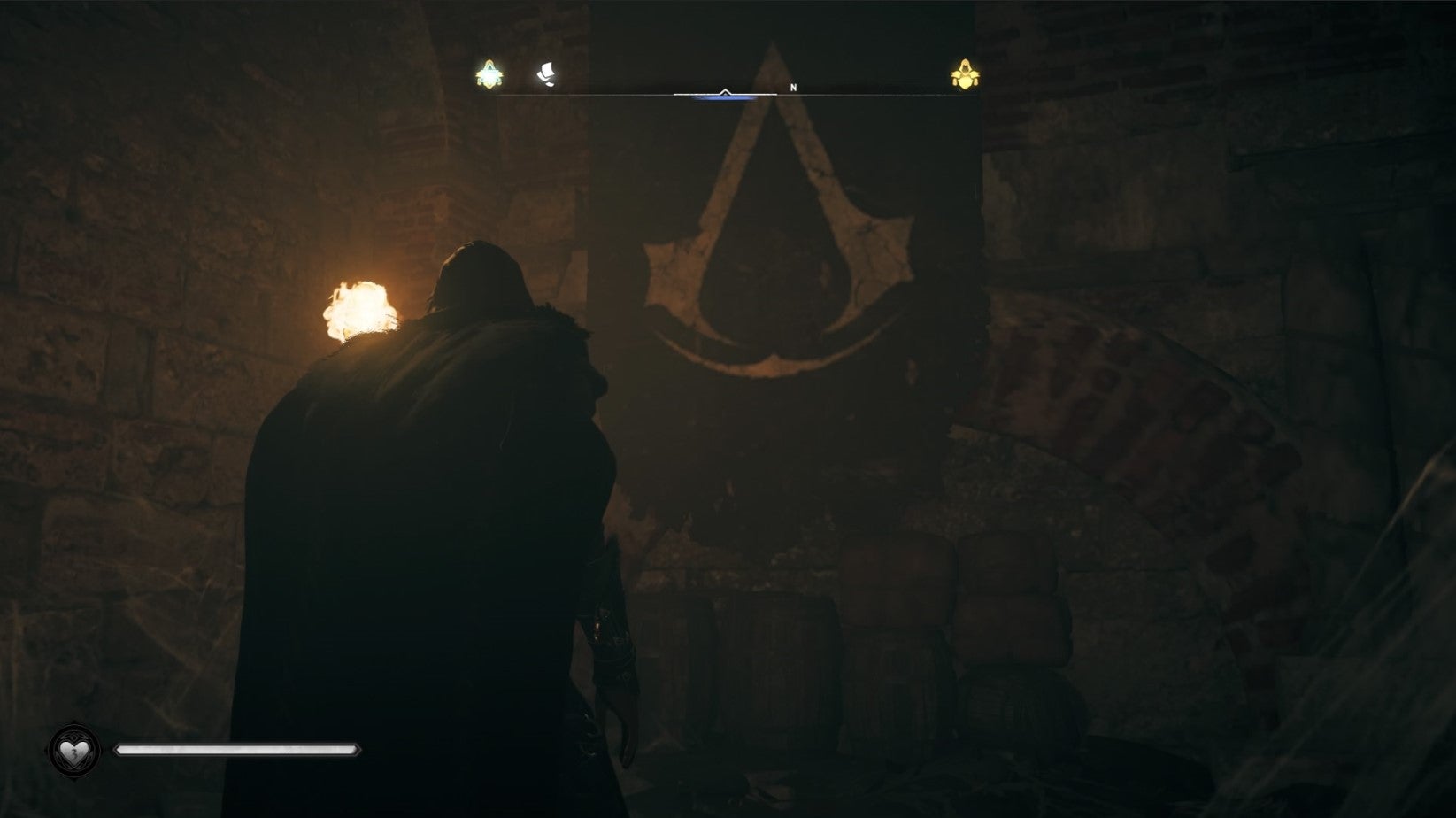The height and width of the screenshot is (818, 1456).
Task: Click the blue highlighted segment on compass bar
Action: coord(724,99)
